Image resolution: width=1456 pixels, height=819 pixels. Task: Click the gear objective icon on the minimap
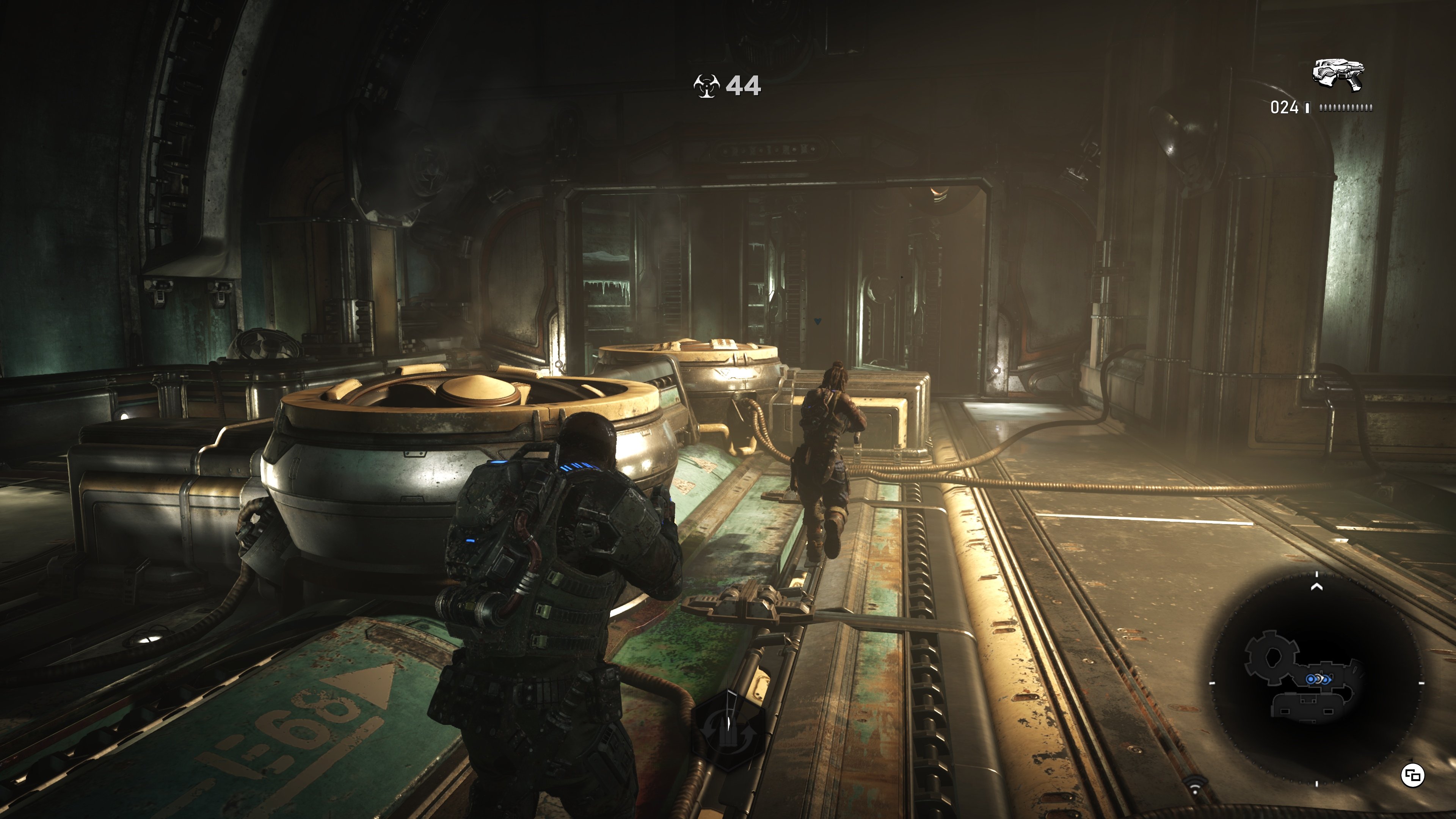point(1272,657)
